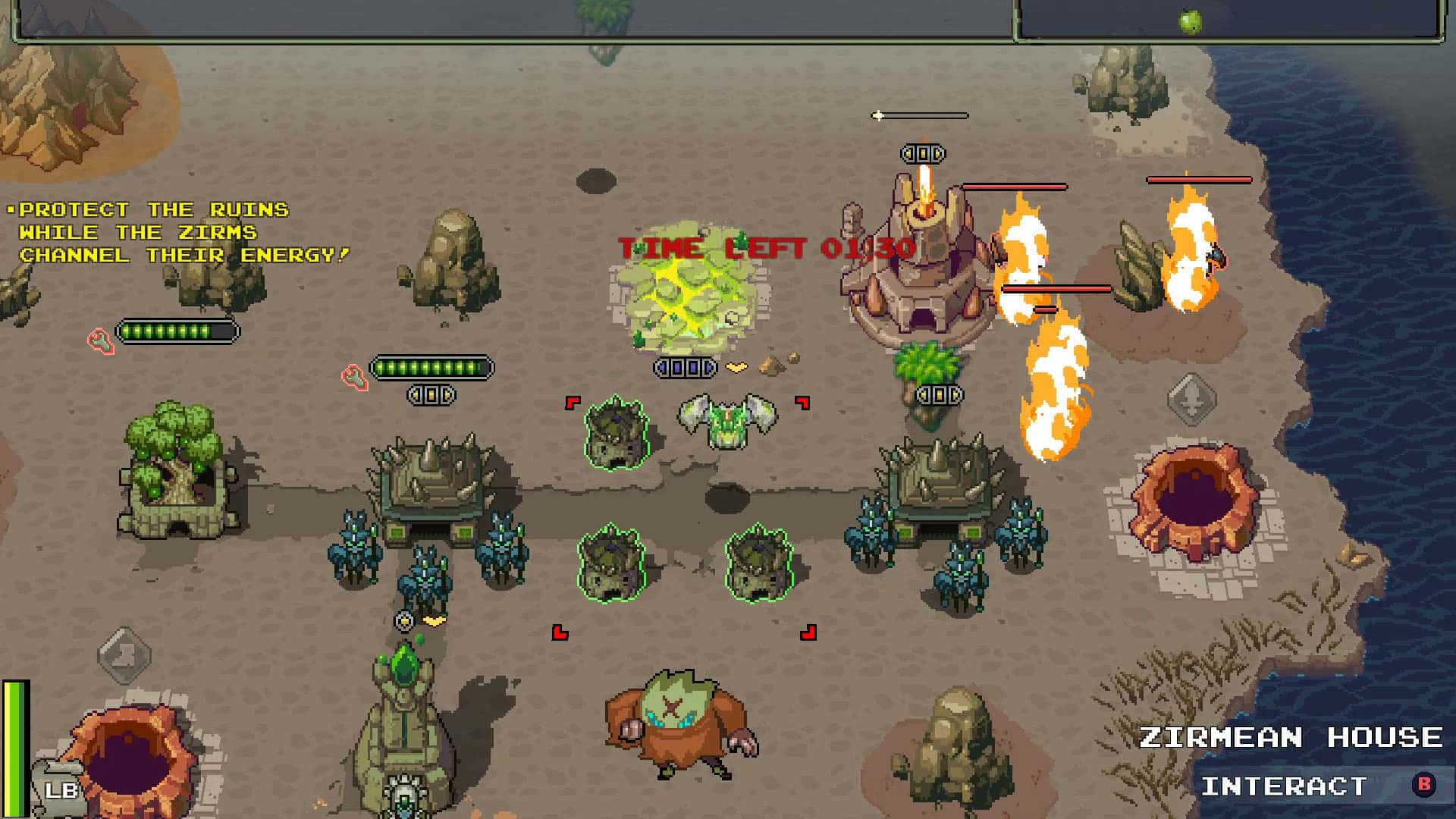Click the objective text about protecting the ruins
Image resolution: width=1456 pixels, height=819 pixels.
click(178, 231)
